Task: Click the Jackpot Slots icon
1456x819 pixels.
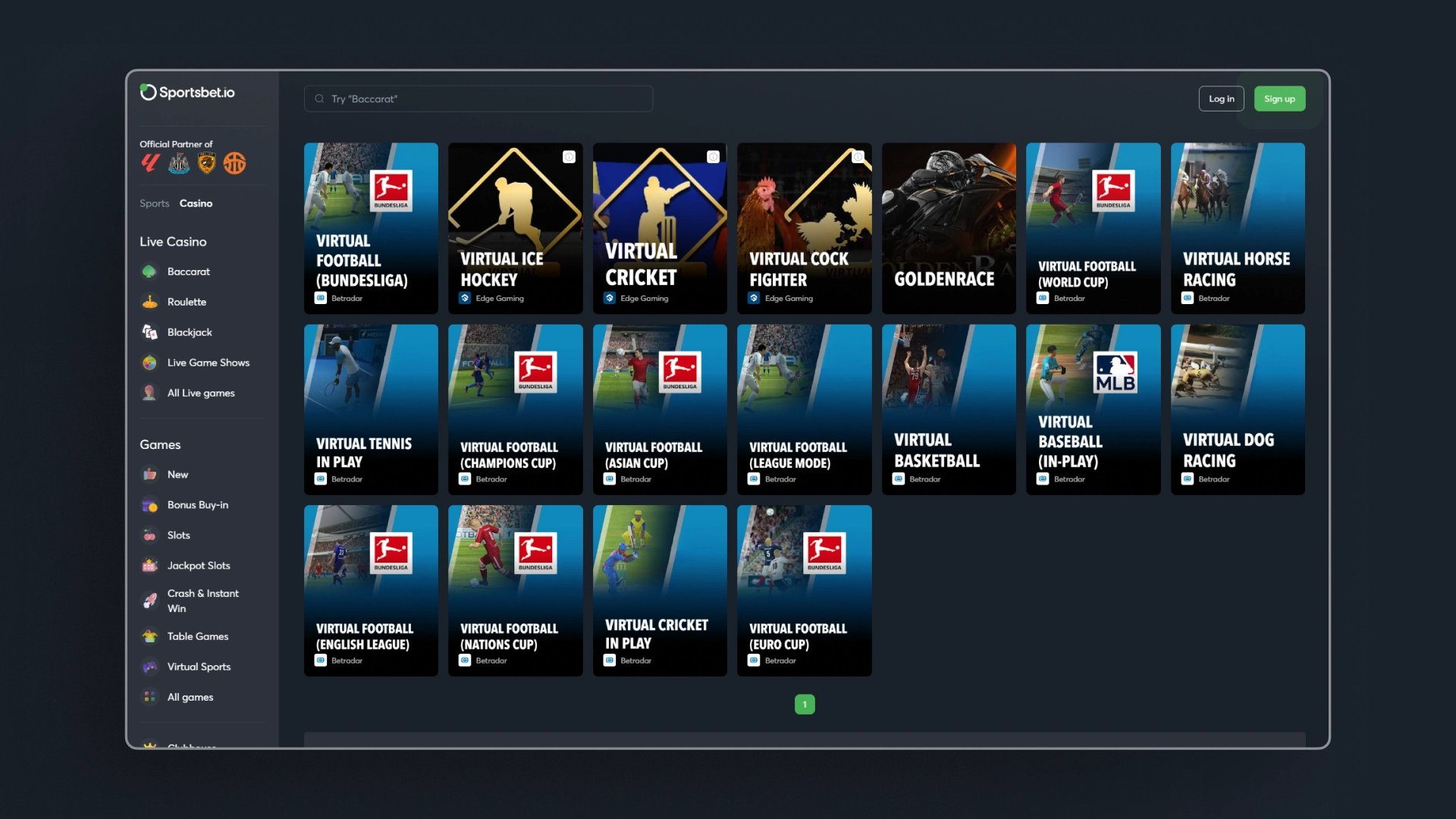Action: [150, 566]
